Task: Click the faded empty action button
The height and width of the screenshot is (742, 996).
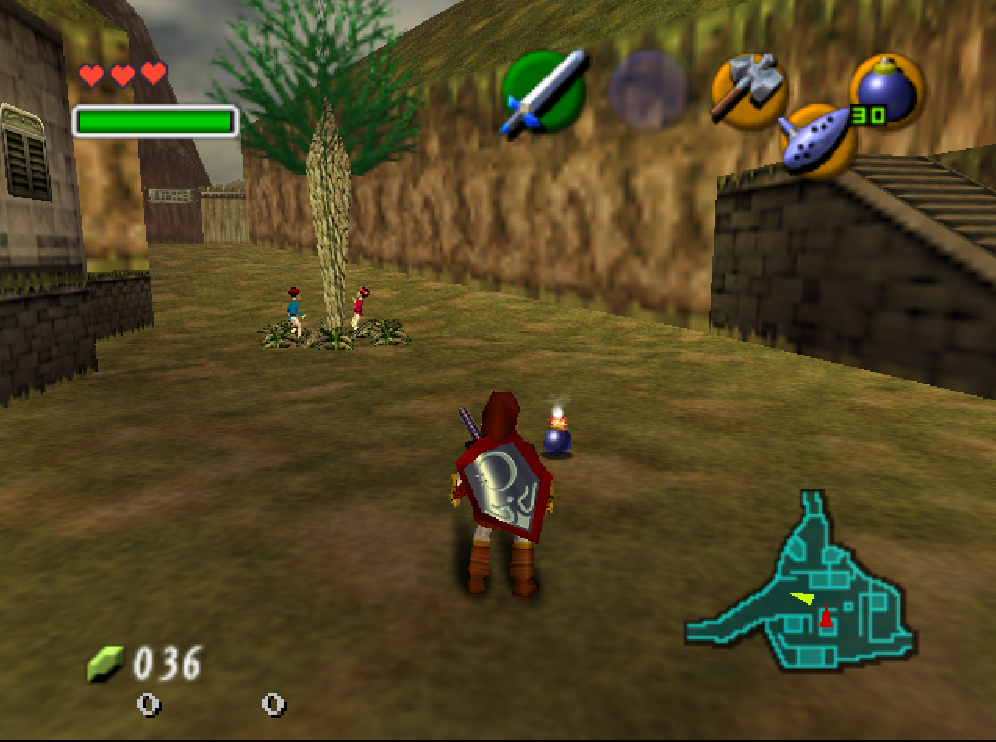Action: coord(648,90)
